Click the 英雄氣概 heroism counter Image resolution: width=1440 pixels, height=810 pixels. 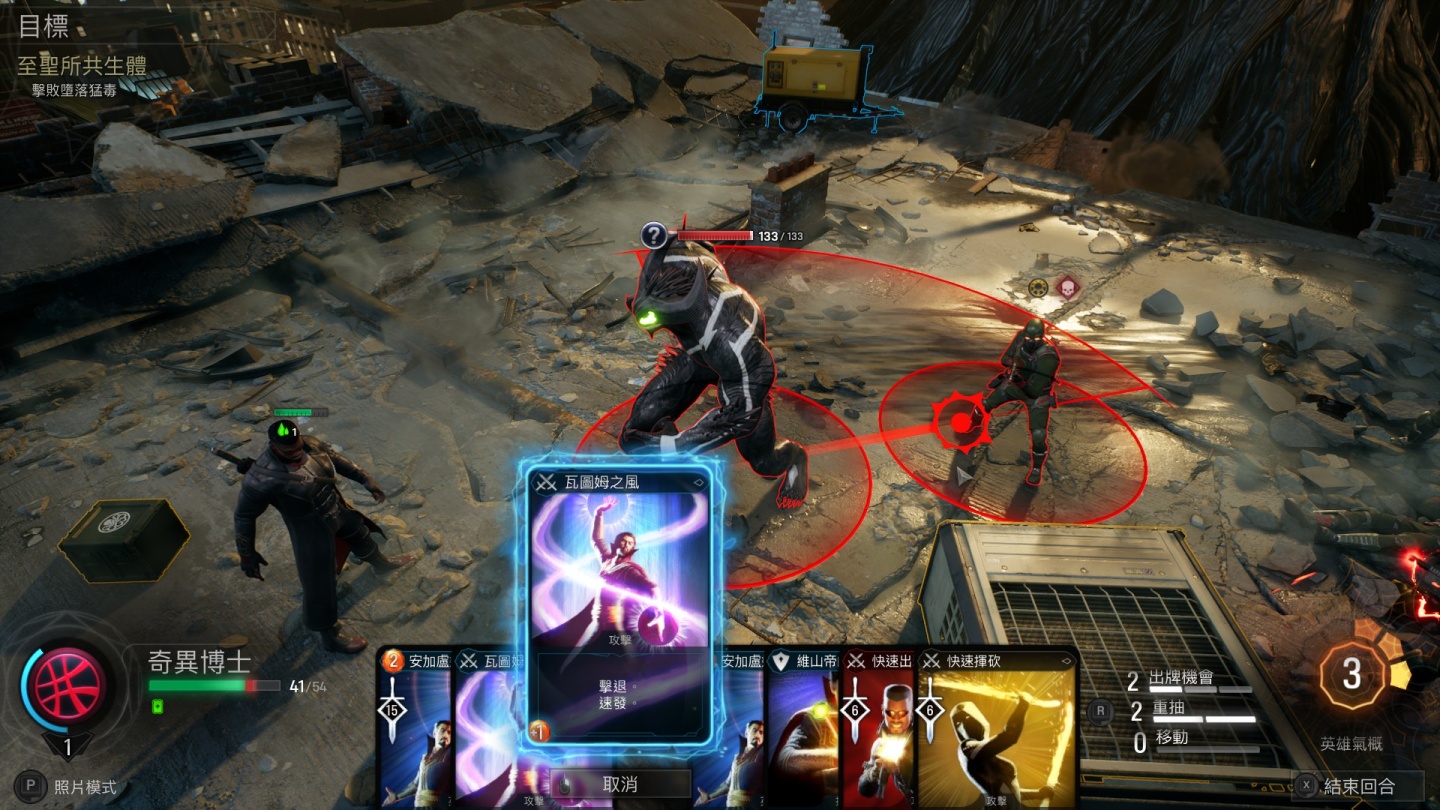(x=1352, y=676)
